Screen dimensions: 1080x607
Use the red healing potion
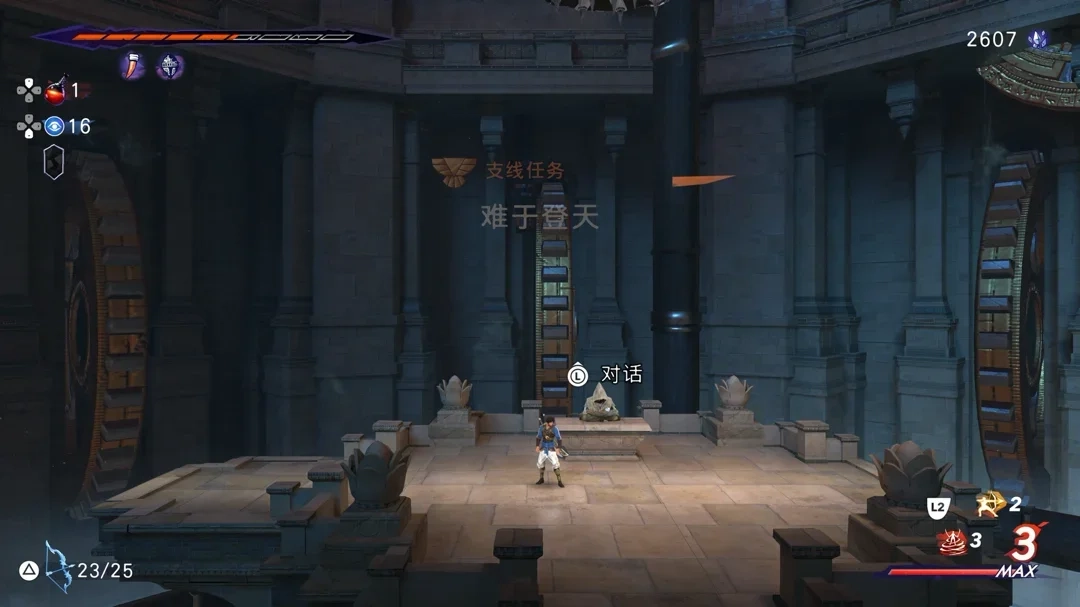(55, 92)
